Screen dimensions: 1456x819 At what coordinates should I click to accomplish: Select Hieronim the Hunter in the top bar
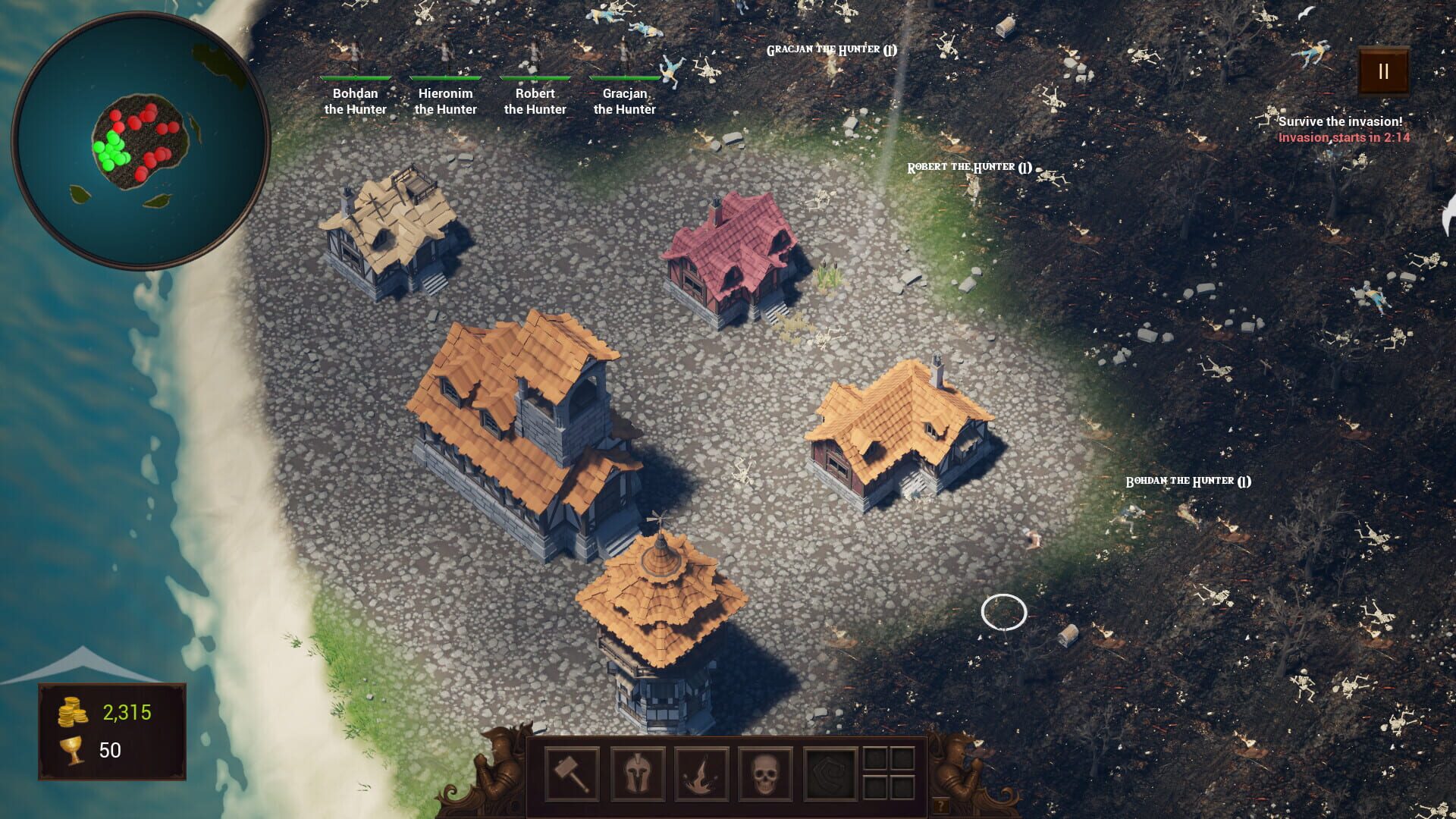tap(444, 102)
